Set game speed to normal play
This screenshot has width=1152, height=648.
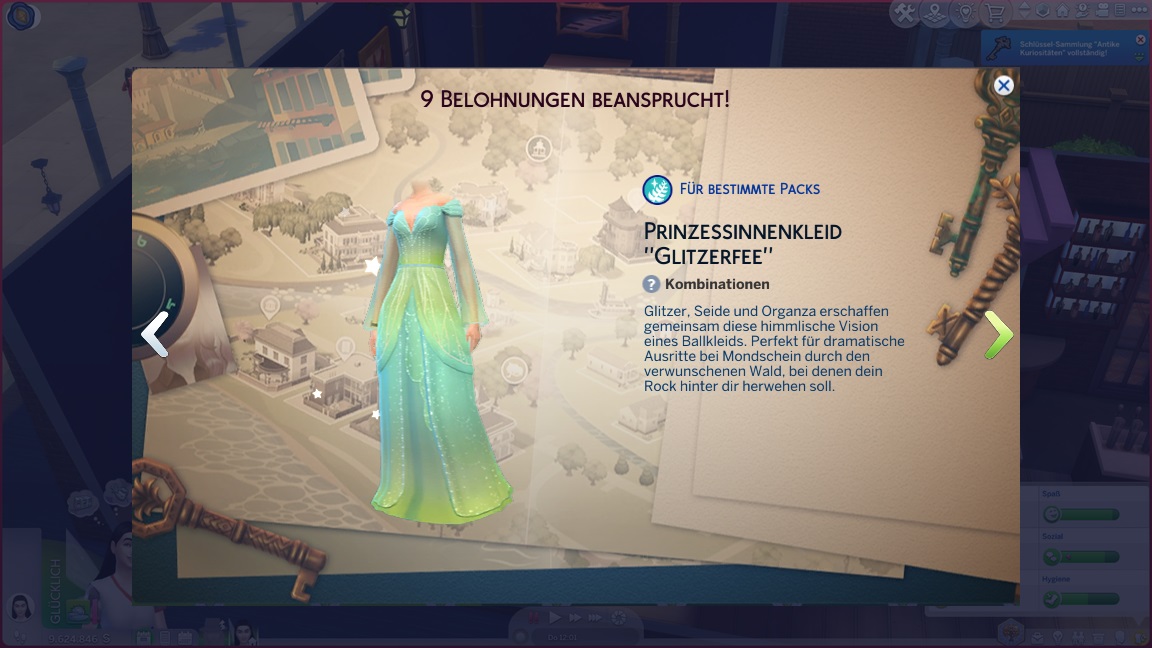coord(555,618)
